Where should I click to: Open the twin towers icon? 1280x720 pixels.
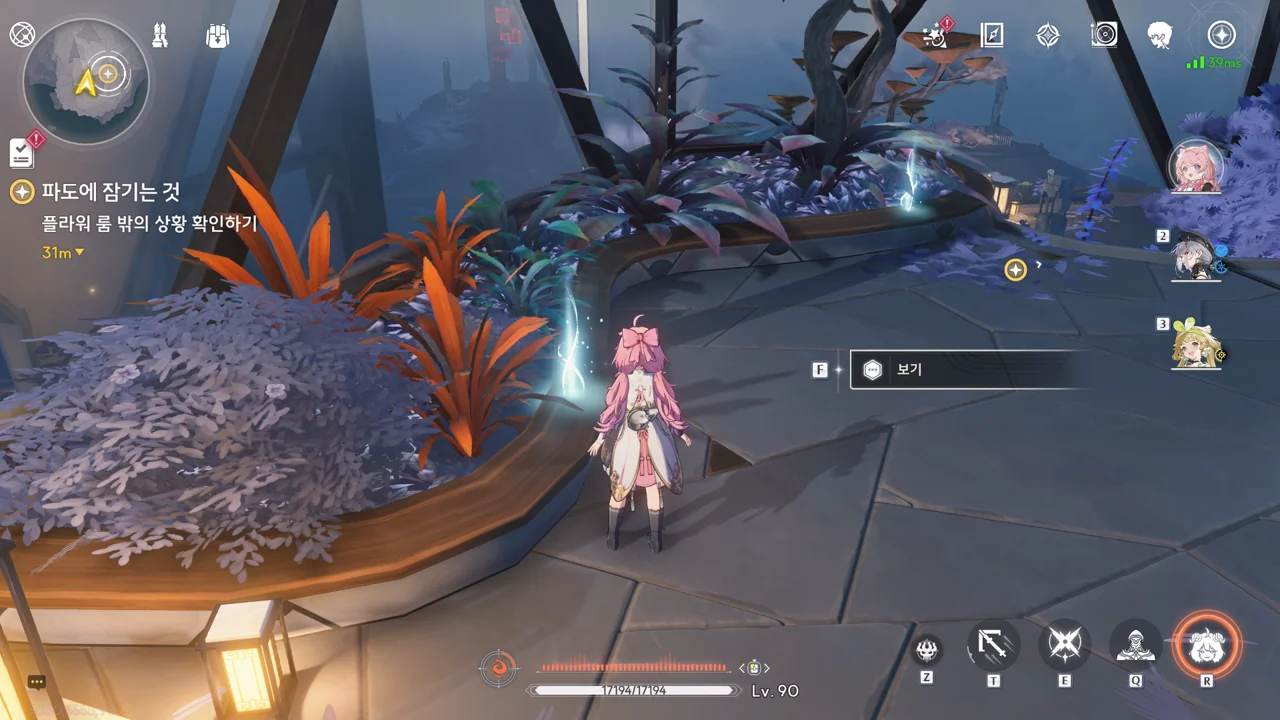point(160,36)
